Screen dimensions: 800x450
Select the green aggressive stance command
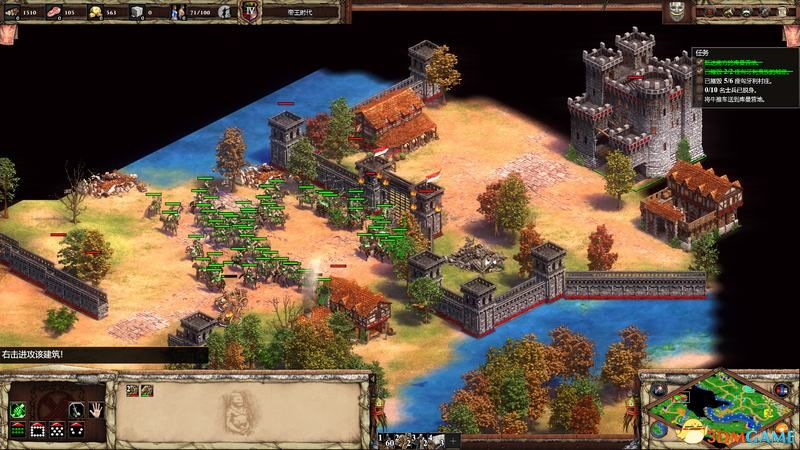coord(17,408)
